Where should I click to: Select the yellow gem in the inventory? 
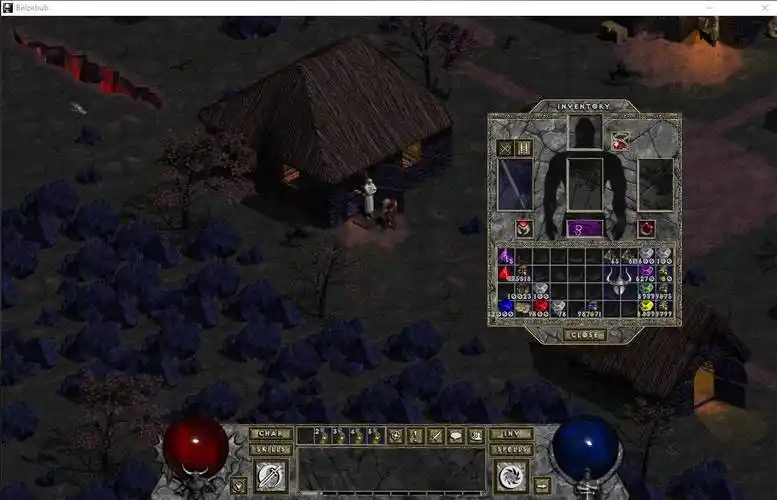(x=646, y=306)
